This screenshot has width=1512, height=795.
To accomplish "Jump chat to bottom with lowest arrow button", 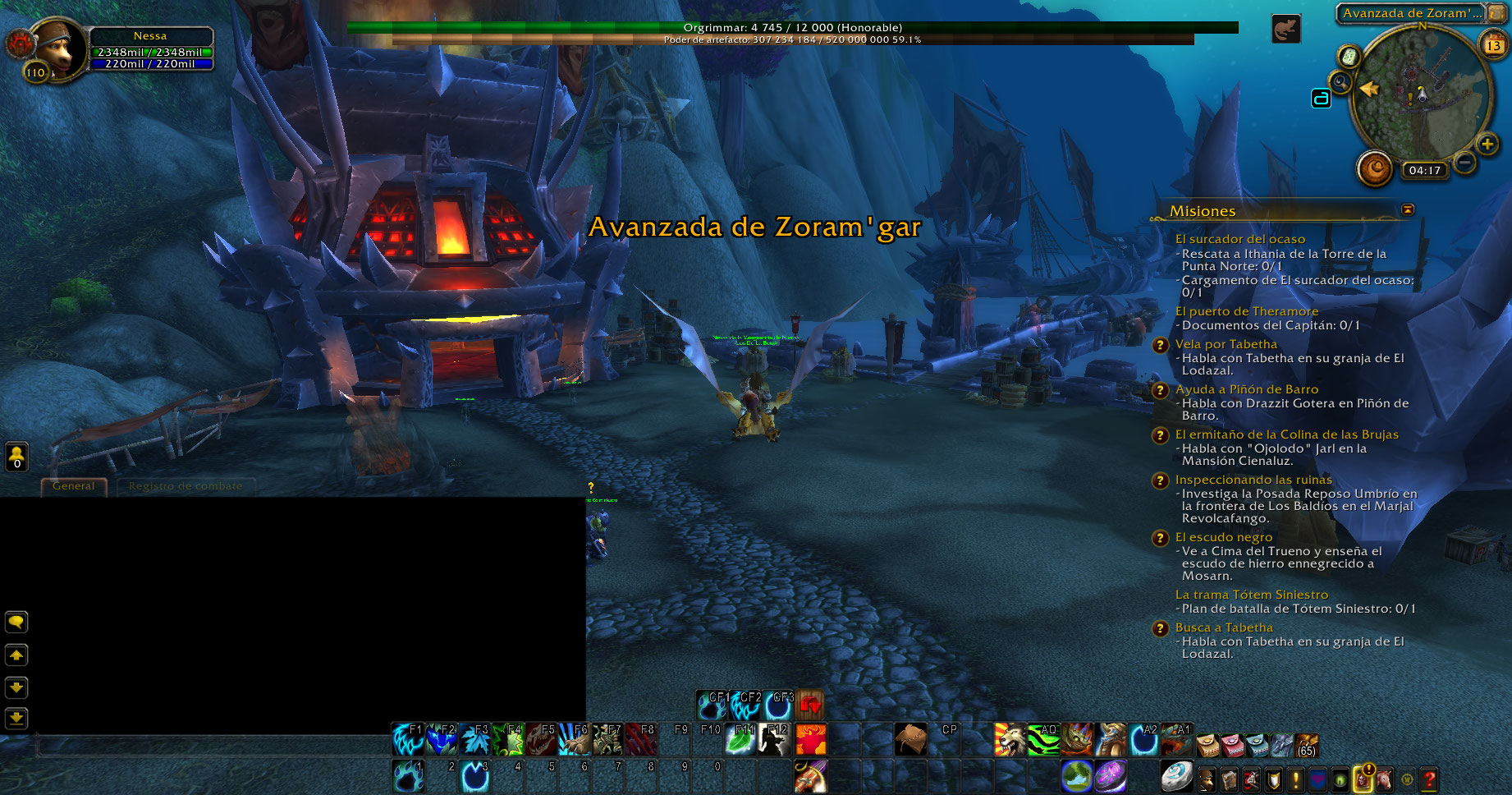I will [16, 719].
